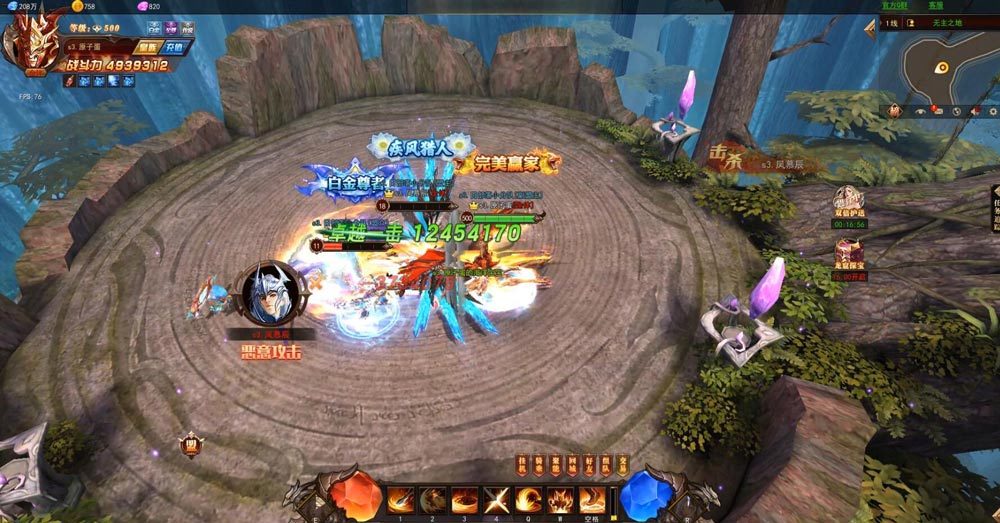Trigger the fire swirl skill on Q
The image size is (1000, 523).
[x=529, y=499]
